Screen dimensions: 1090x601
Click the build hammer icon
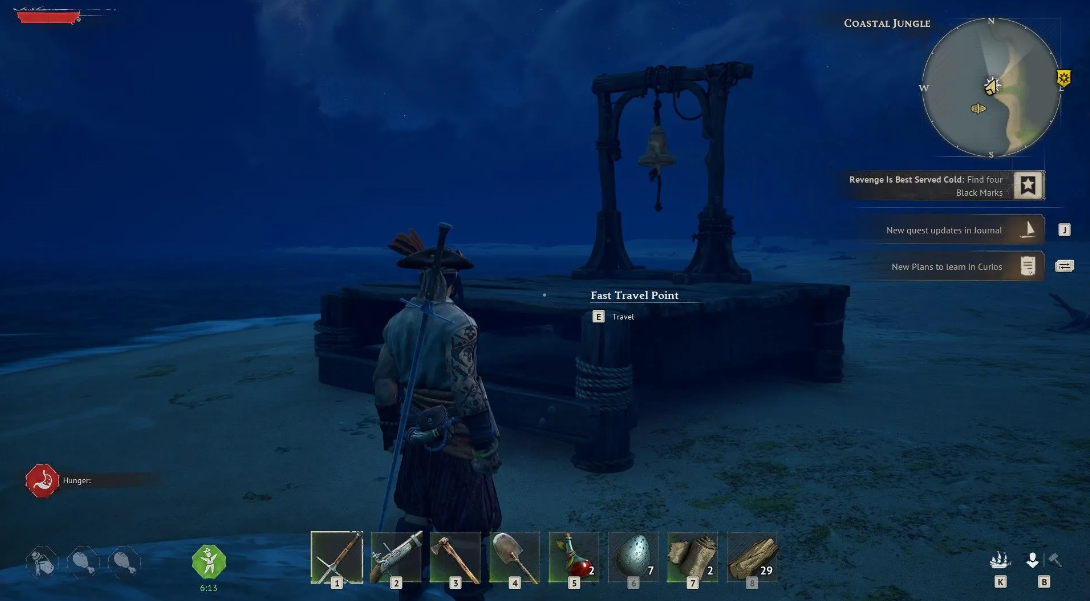point(1055,560)
